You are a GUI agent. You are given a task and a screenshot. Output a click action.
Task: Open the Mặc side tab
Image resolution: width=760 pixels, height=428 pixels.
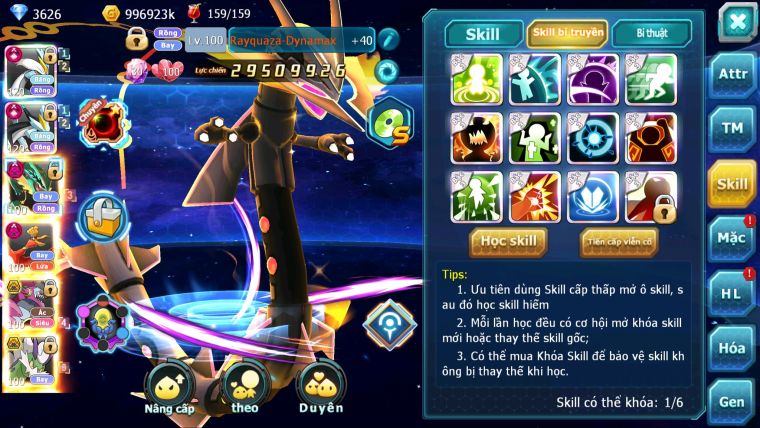pyautogui.click(x=732, y=238)
